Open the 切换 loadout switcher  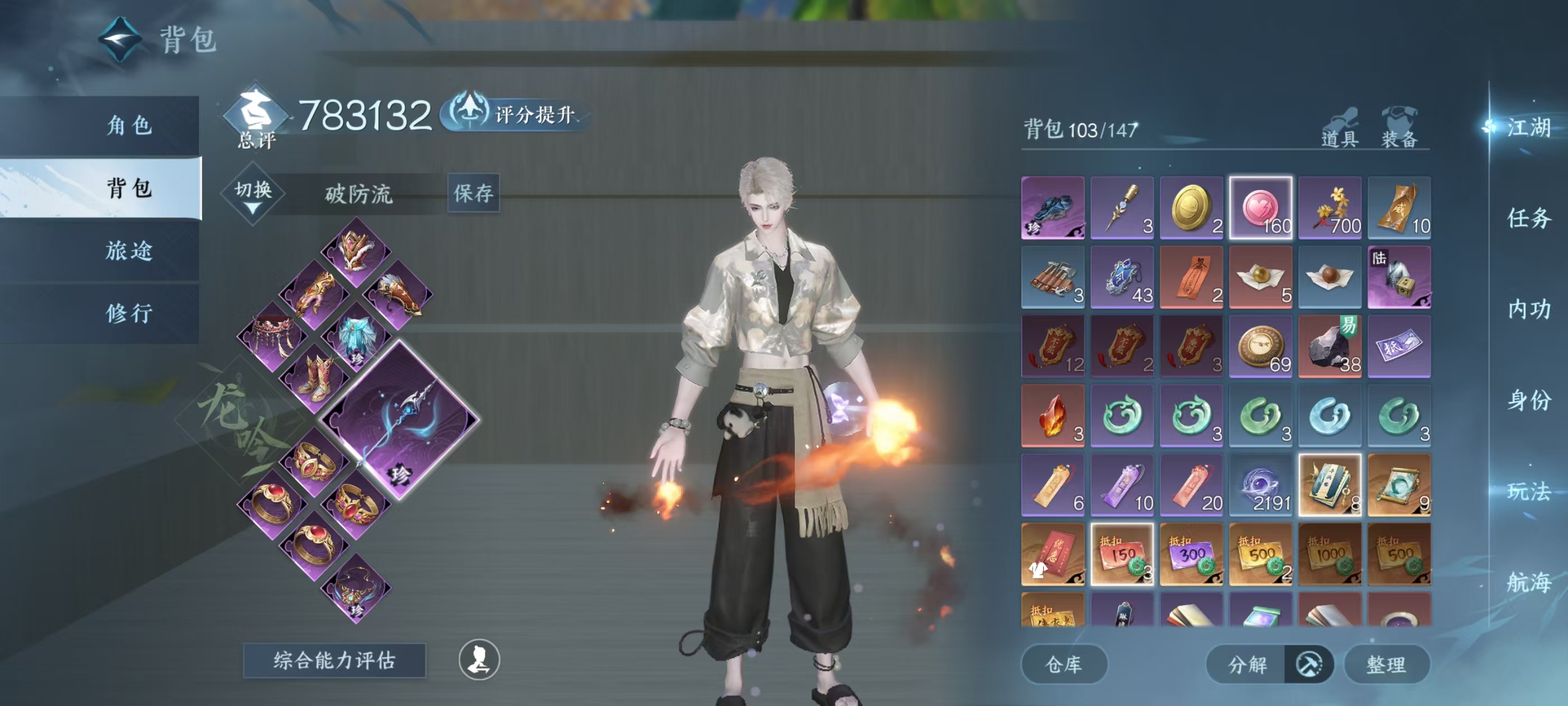pyautogui.click(x=253, y=193)
